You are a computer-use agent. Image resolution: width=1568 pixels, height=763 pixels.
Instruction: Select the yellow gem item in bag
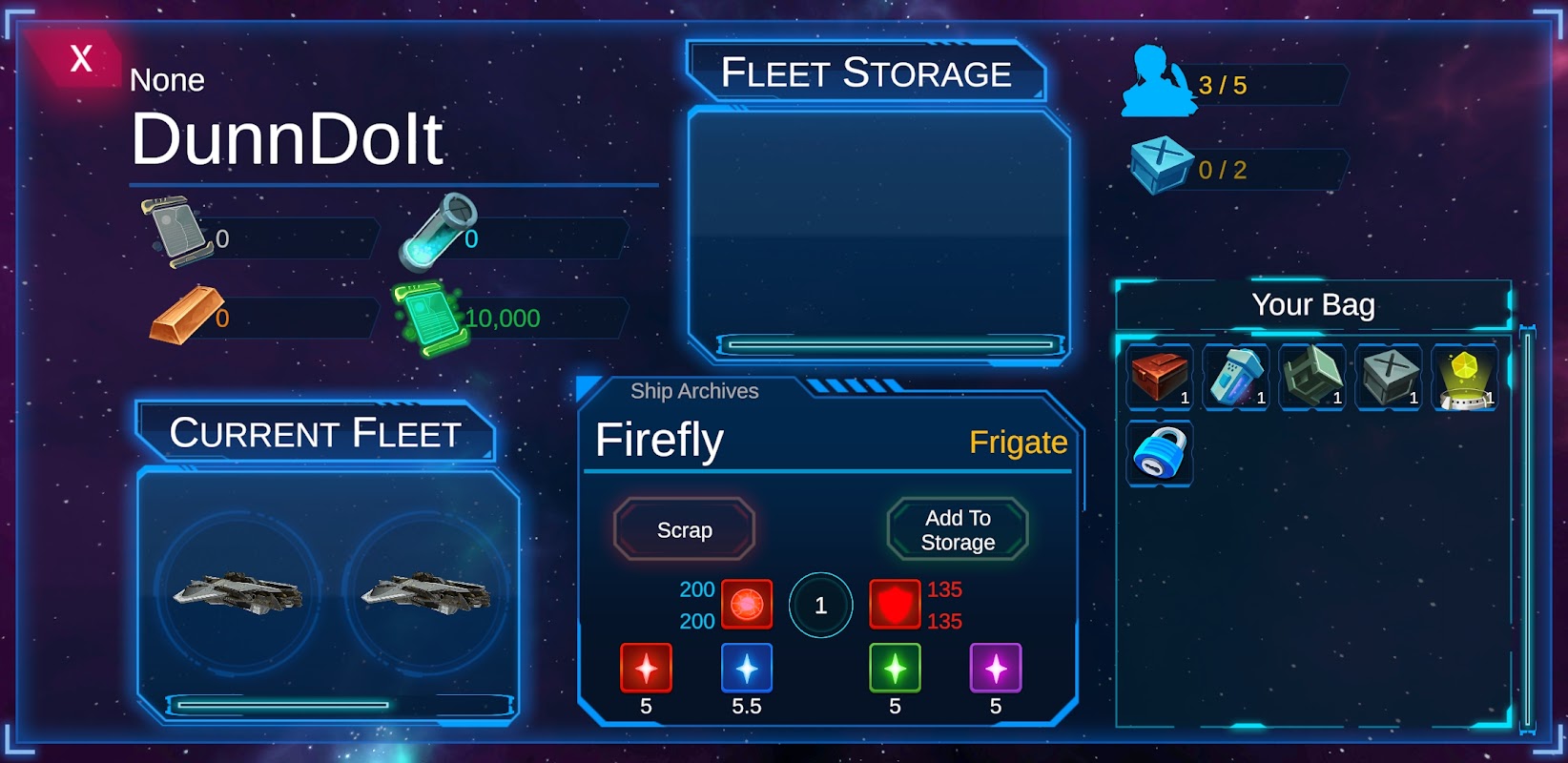click(1464, 377)
